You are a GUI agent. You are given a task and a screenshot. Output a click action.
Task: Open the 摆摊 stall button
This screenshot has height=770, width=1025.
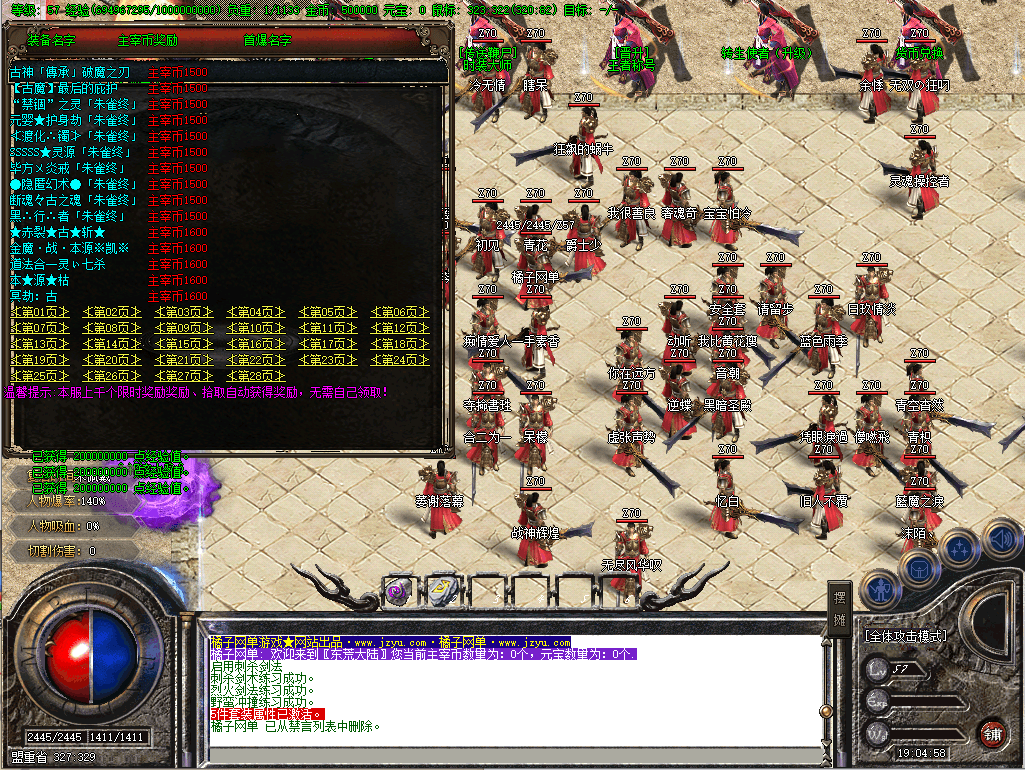[x=841, y=604]
